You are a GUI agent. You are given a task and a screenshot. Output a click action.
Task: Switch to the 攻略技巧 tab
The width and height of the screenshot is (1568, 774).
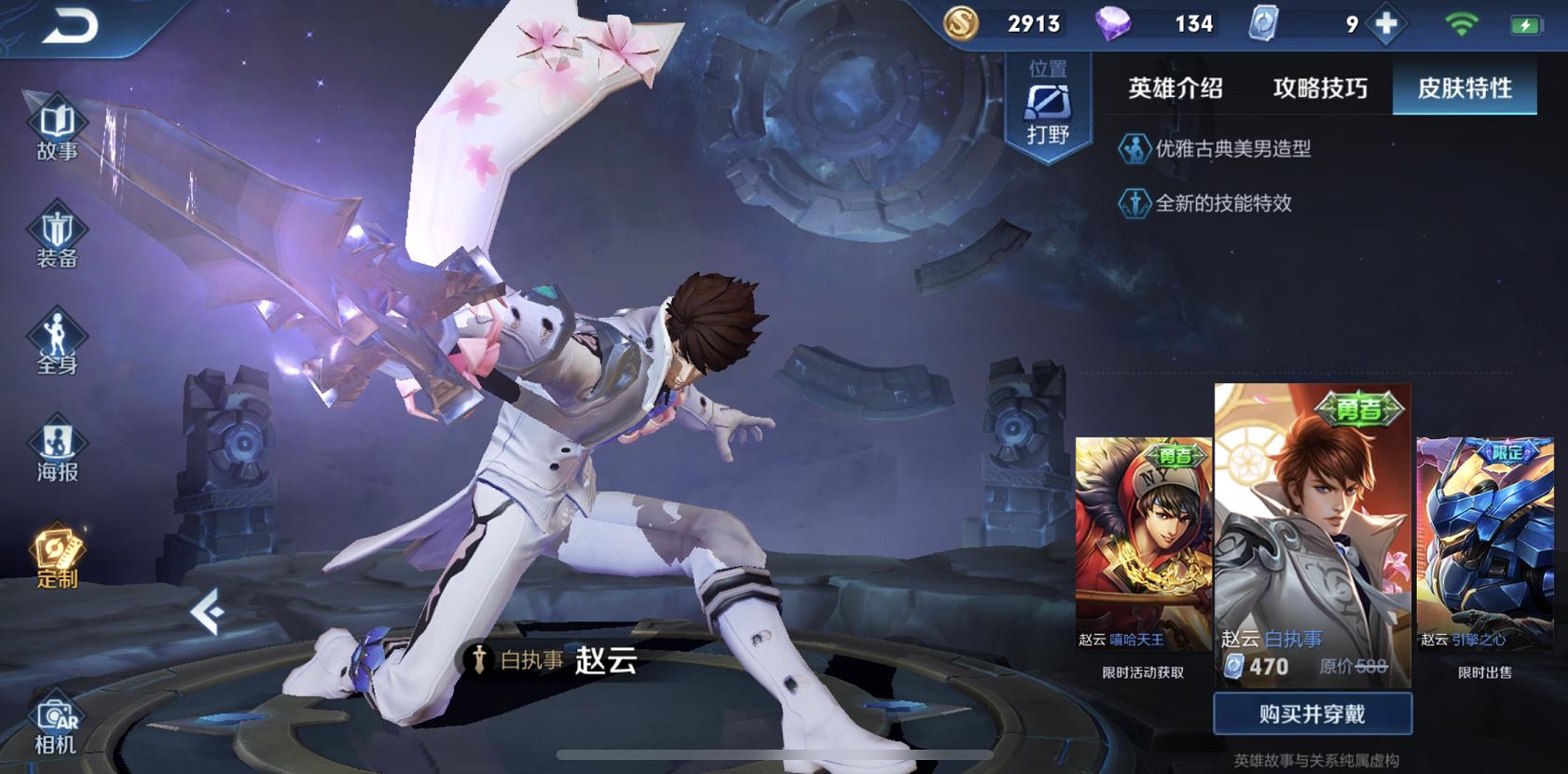click(x=1320, y=89)
